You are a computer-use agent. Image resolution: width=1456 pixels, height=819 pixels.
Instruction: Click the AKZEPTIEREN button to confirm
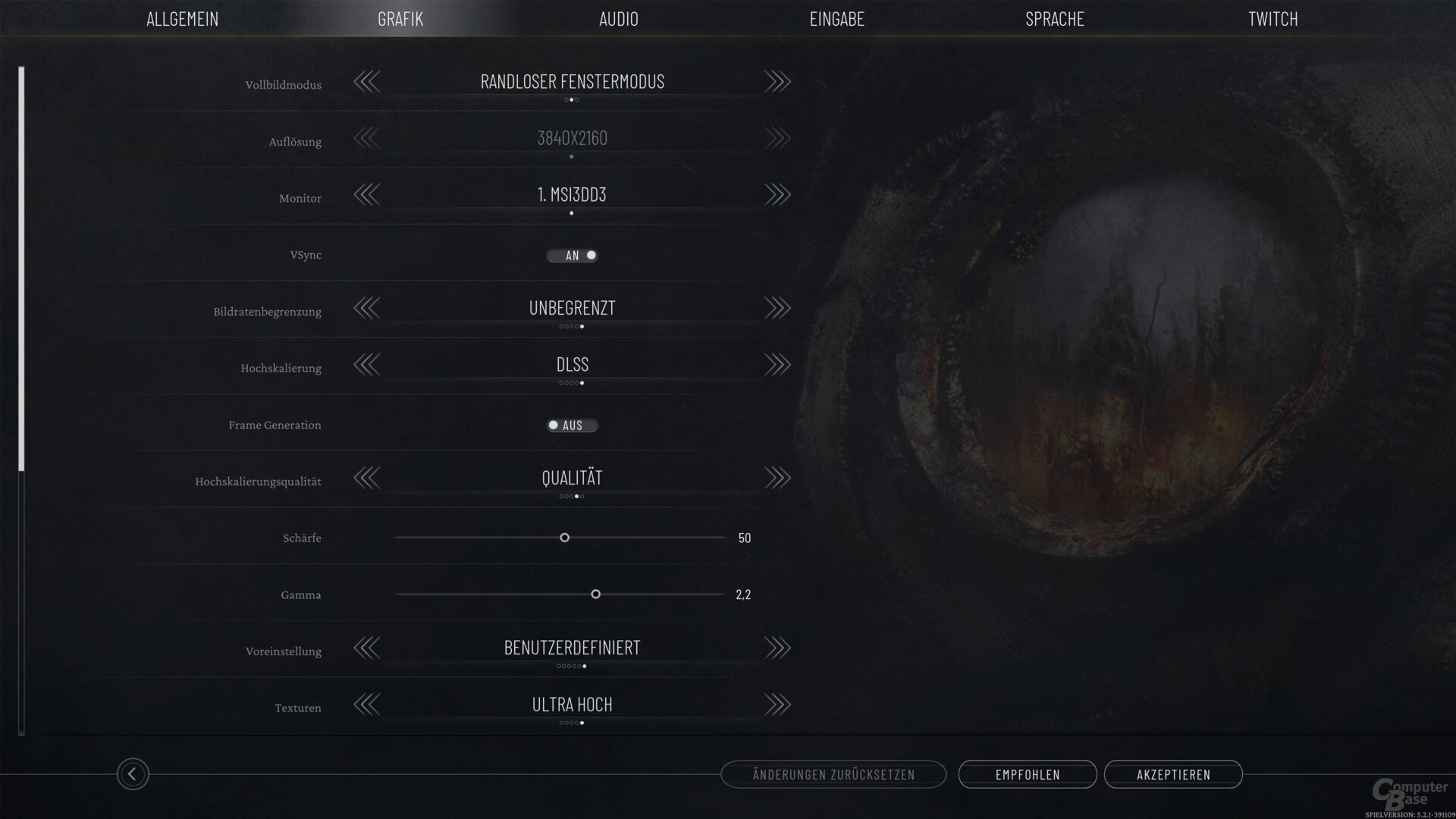[x=1173, y=774]
